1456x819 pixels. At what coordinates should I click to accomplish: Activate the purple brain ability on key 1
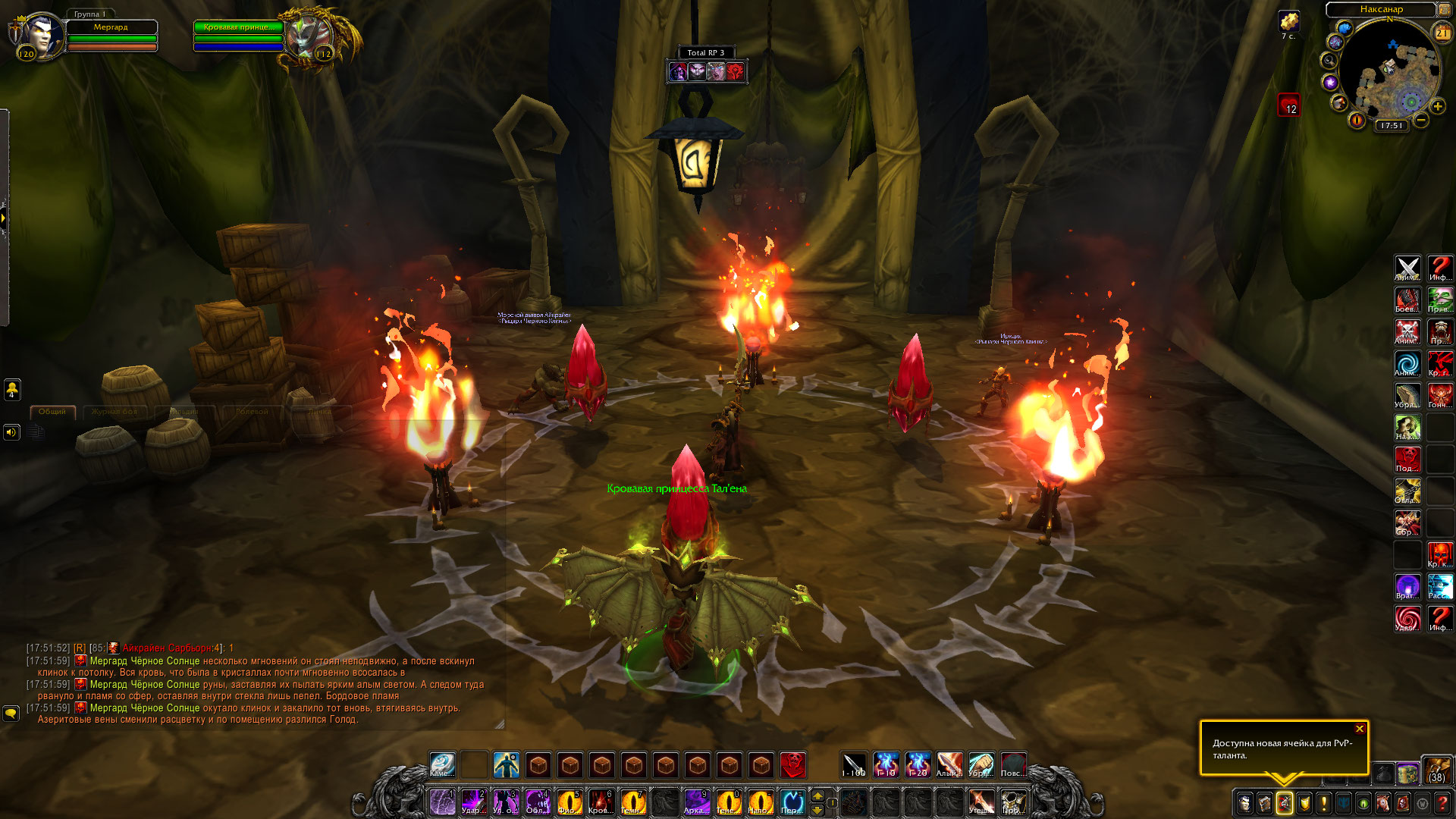tap(442, 802)
